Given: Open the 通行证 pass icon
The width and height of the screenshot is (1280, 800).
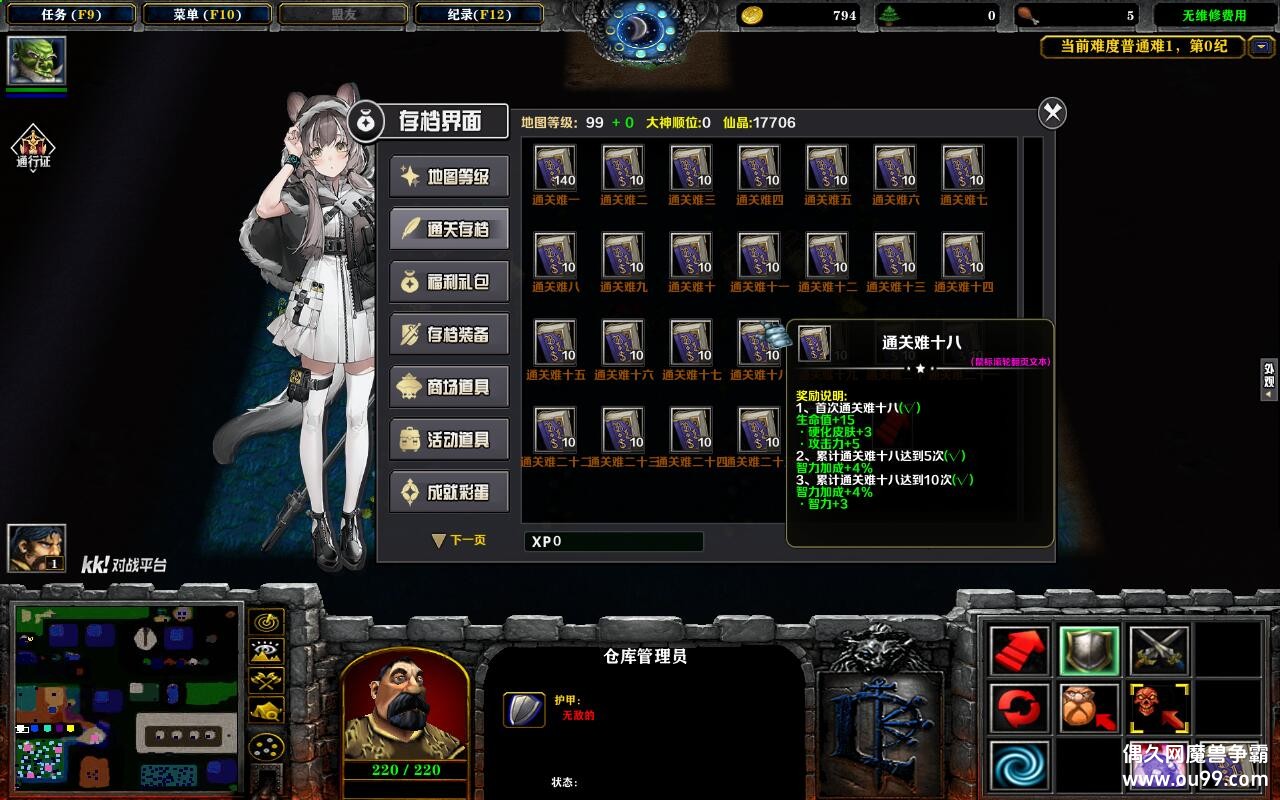Looking at the screenshot, I should click(33, 146).
